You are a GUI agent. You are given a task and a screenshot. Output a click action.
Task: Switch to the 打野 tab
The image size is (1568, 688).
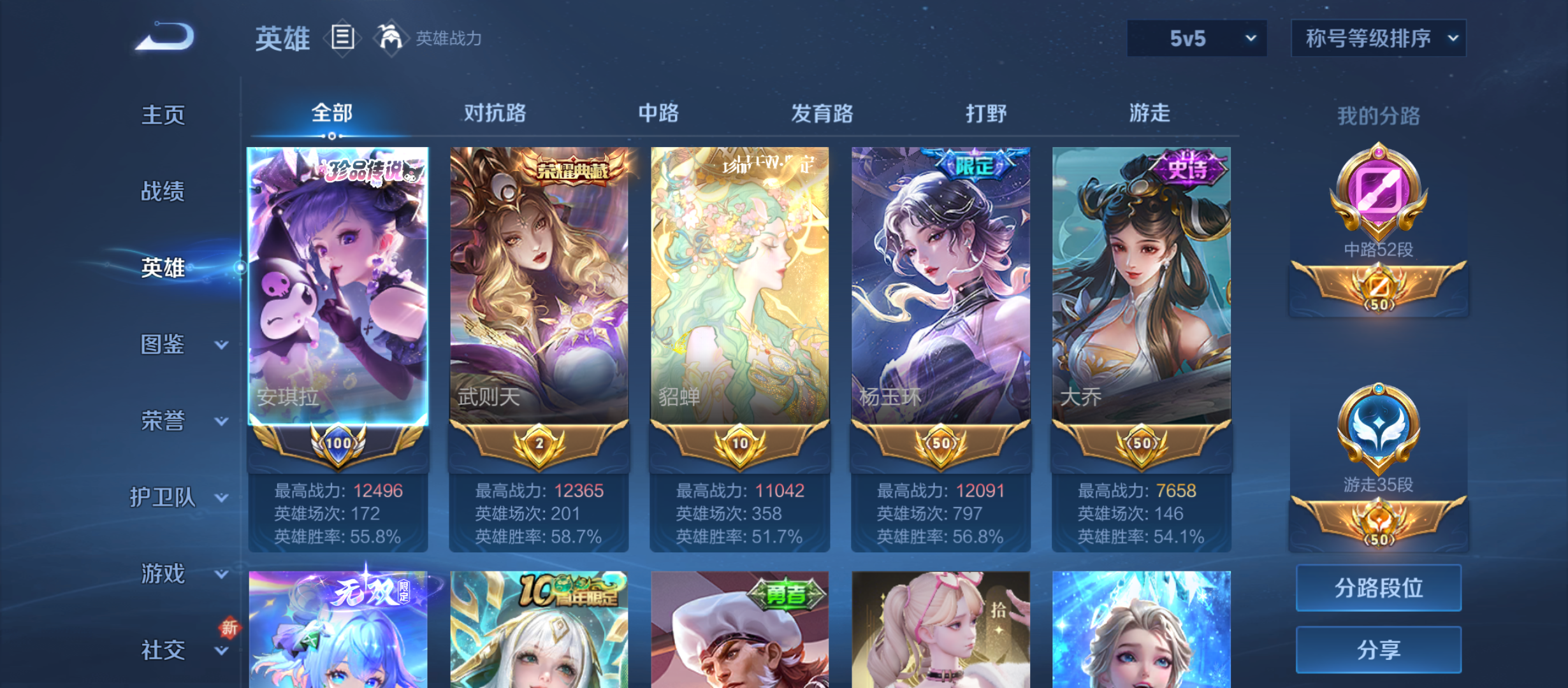tap(987, 113)
